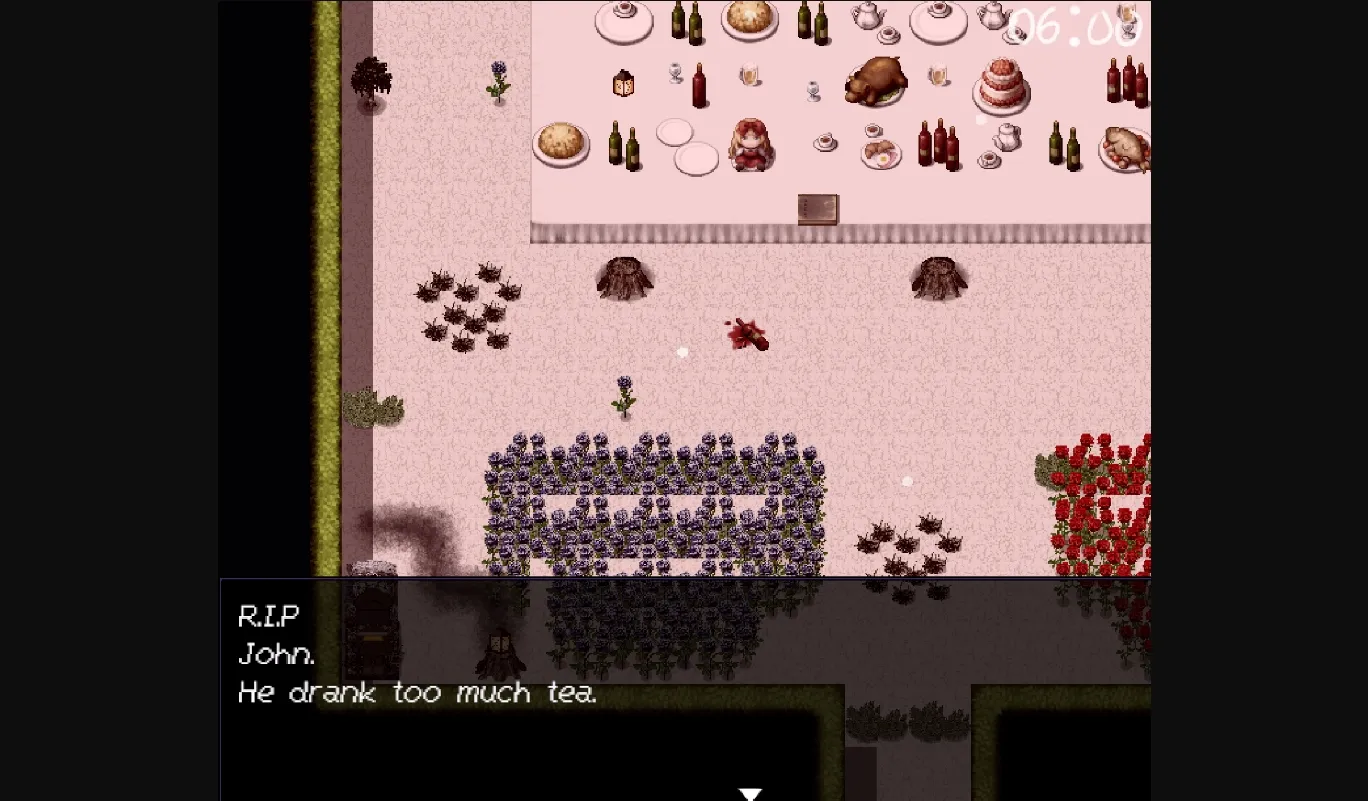Image resolution: width=1368 pixels, height=801 pixels.
Task: Click the pink tiered cake on the table
Action: pyautogui.click(x=1000, y=86)
